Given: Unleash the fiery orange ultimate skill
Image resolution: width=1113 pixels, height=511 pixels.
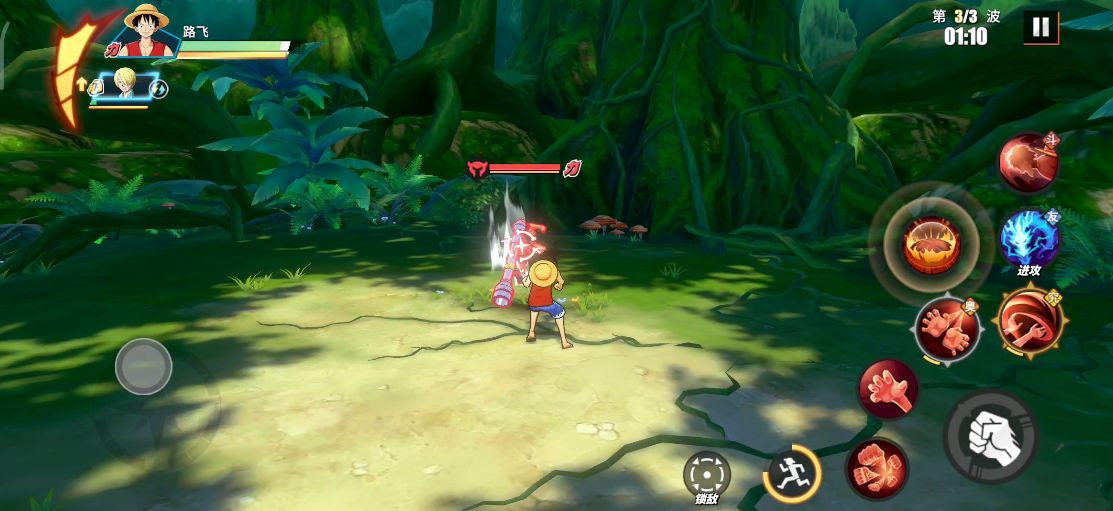Looking at the screenshot, I should pos(932,243).
